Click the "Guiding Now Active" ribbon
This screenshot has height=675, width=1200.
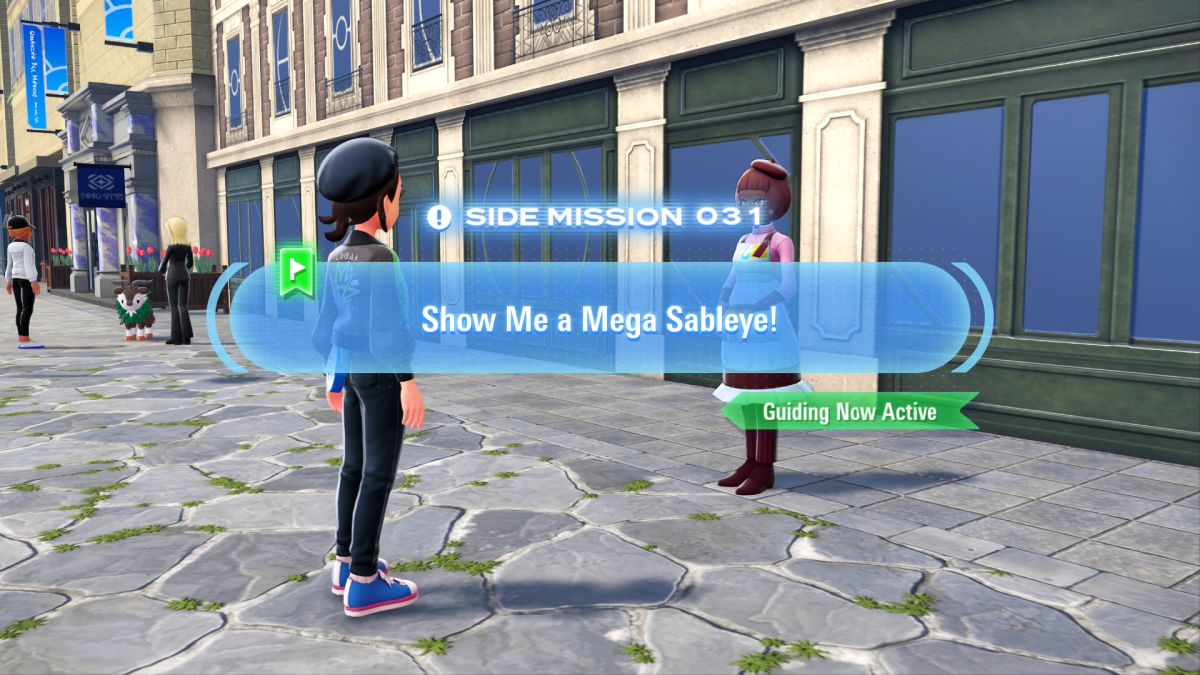coord(849,411)
